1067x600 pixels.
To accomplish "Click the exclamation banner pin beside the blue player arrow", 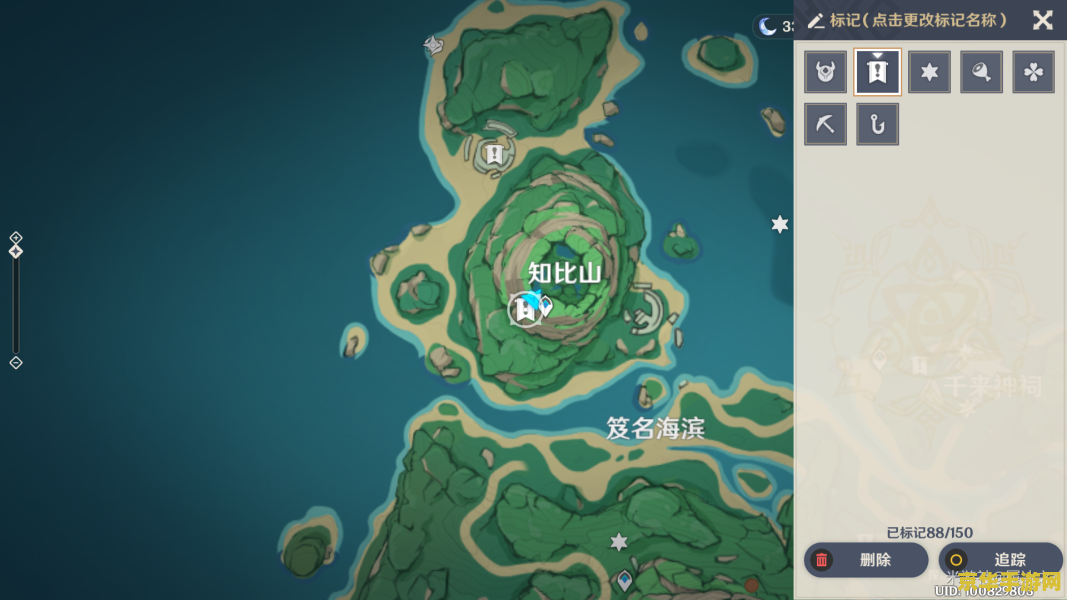I will click(524, 310).
